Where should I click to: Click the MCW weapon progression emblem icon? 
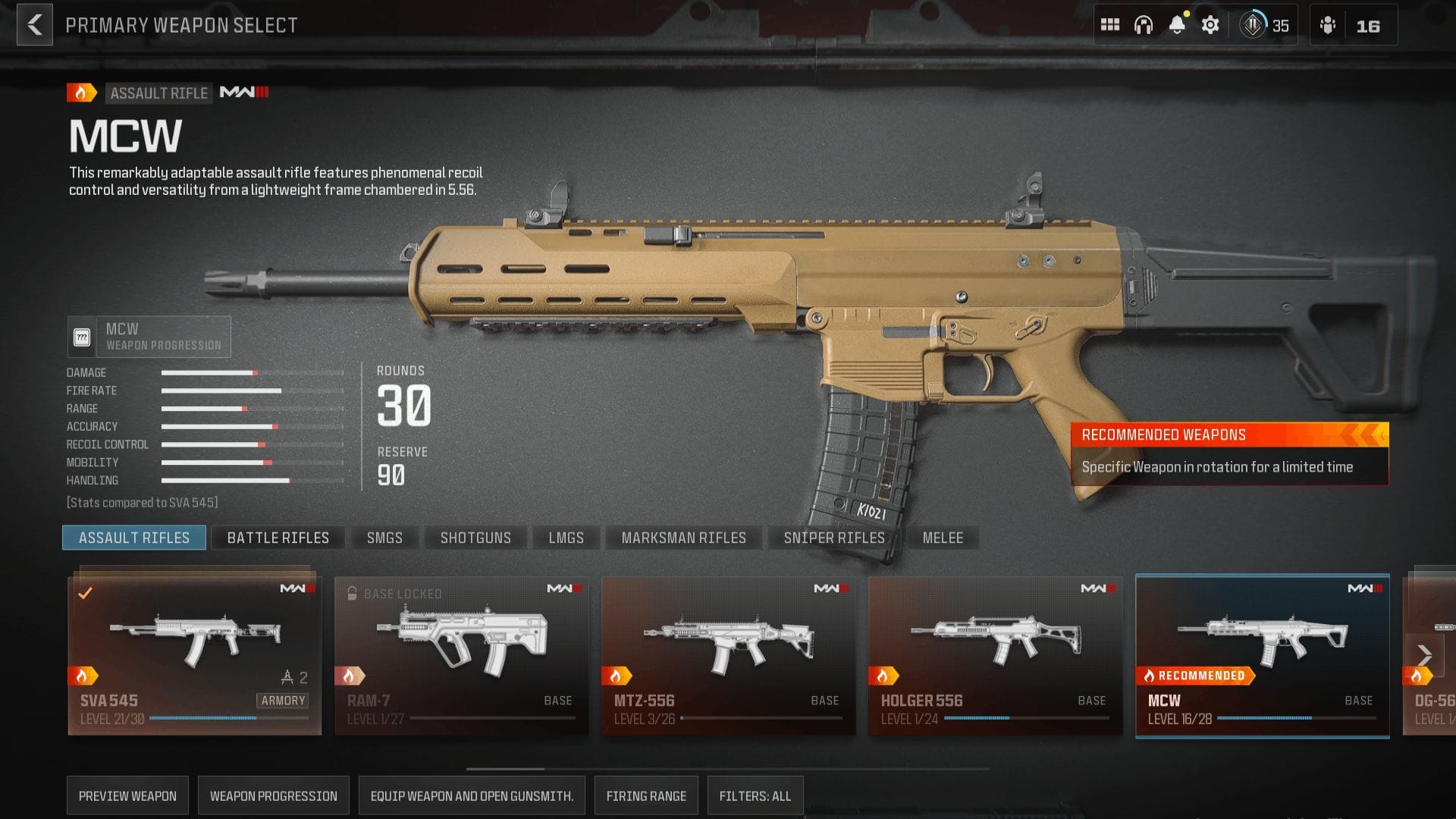(82, 336)
